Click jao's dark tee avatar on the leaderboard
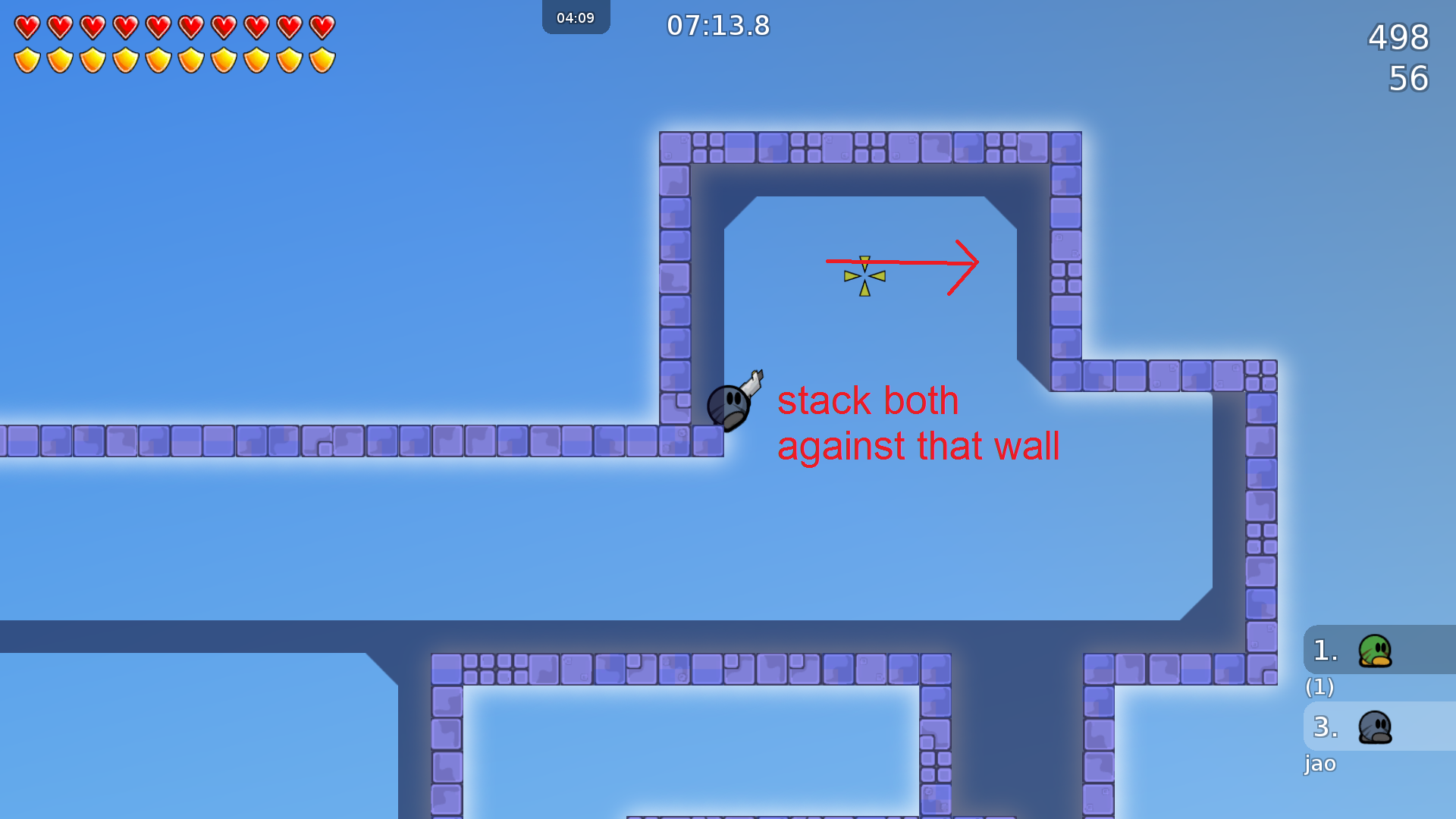Image resolution: width=1456 pixels, height=819 pixels. click(x=1374, y=726)
